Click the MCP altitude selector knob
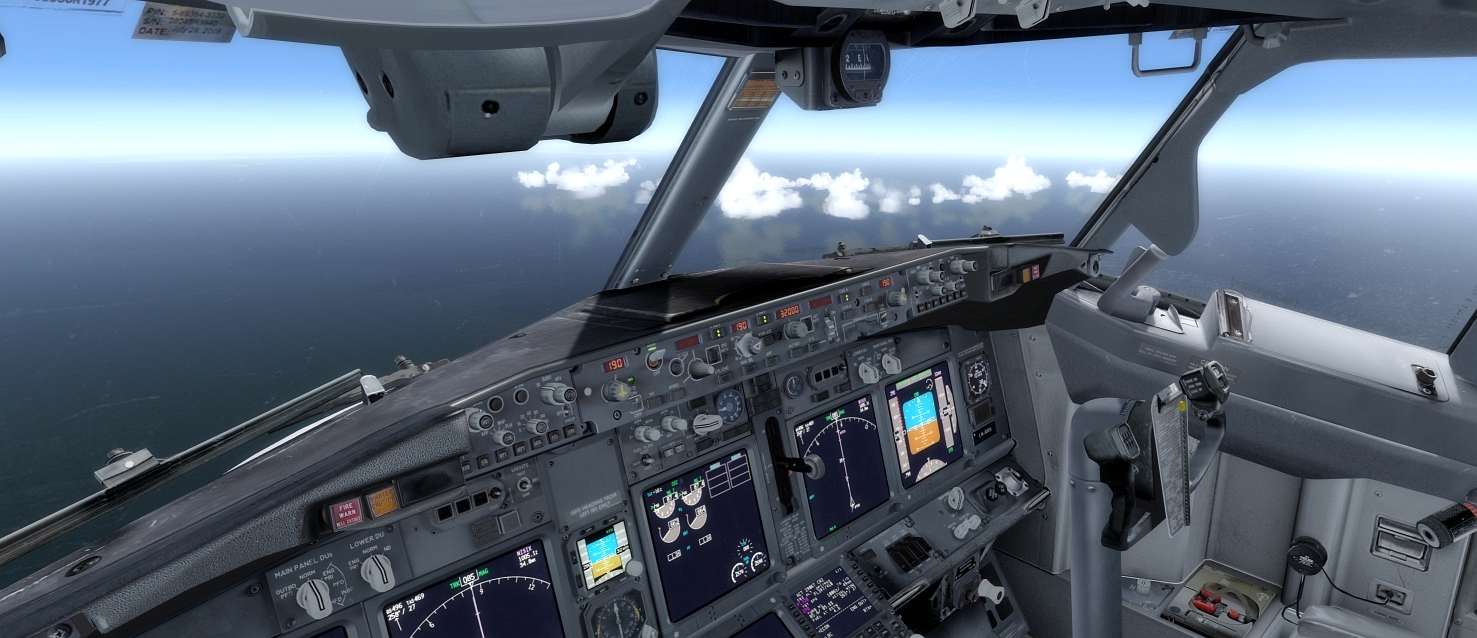The height and width of the screenshot is (638, 1477). pyautogui.click(x=797, y=329)
